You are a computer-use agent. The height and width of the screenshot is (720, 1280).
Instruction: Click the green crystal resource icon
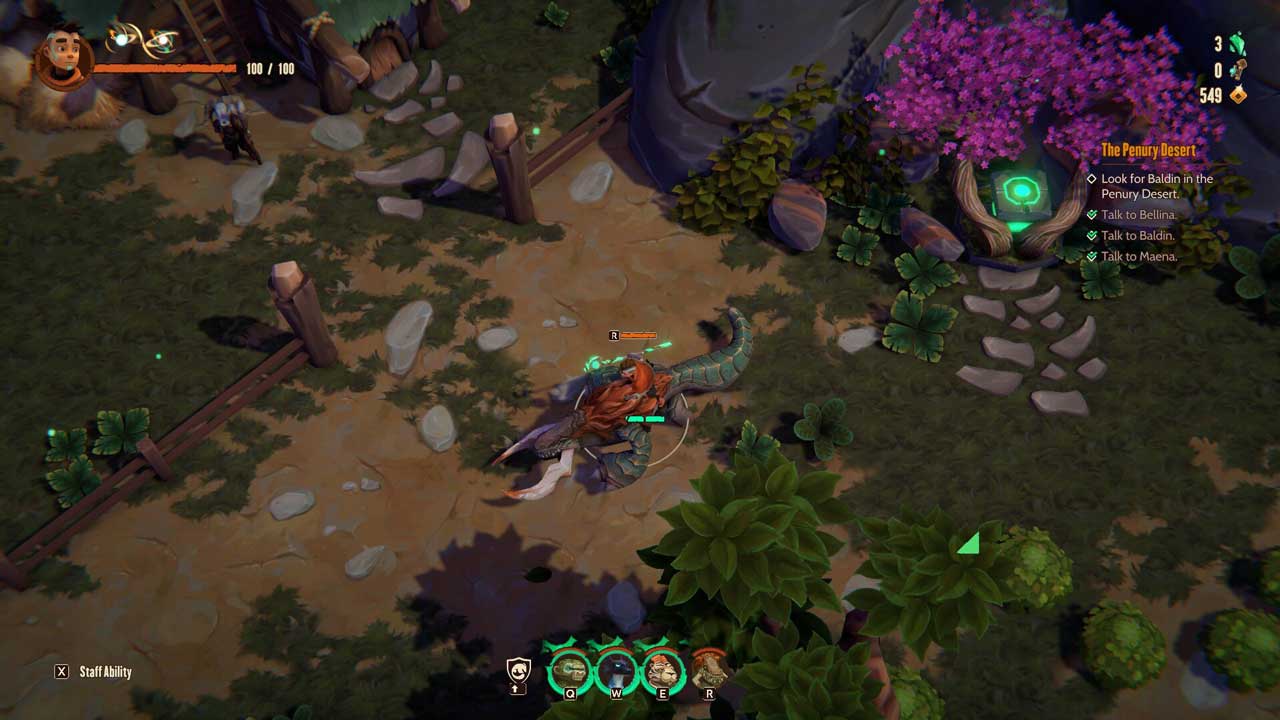click(1238, 44)
